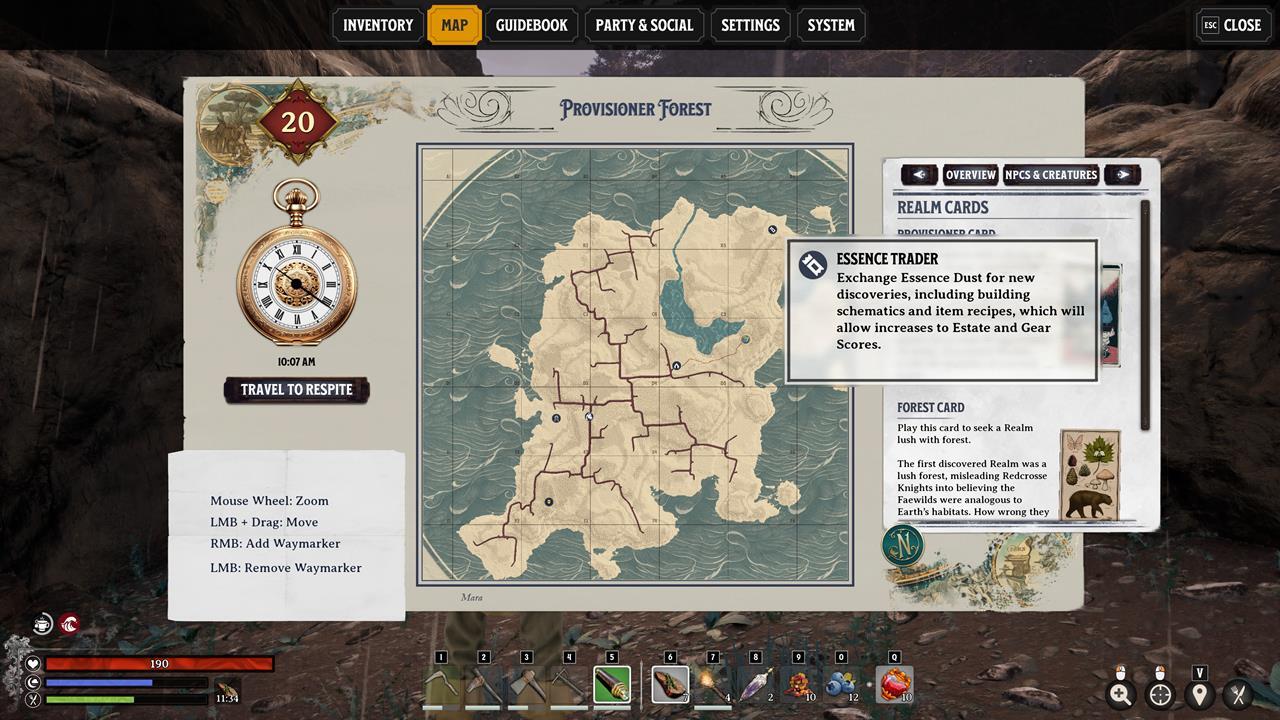
Task: Click the right arrow on the info panel
Action: [x=1123, y=175]
